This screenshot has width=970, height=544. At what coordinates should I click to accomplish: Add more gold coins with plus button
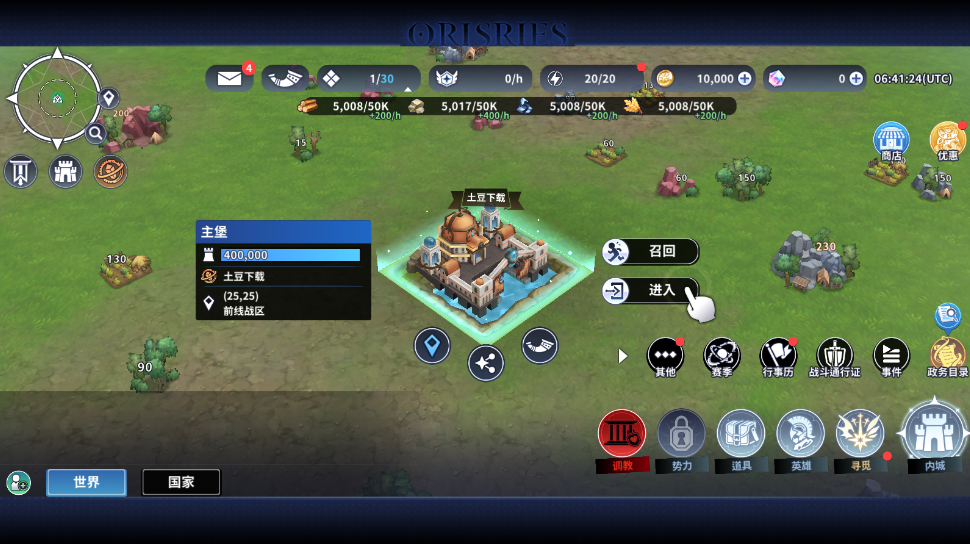tap(744, 78)
